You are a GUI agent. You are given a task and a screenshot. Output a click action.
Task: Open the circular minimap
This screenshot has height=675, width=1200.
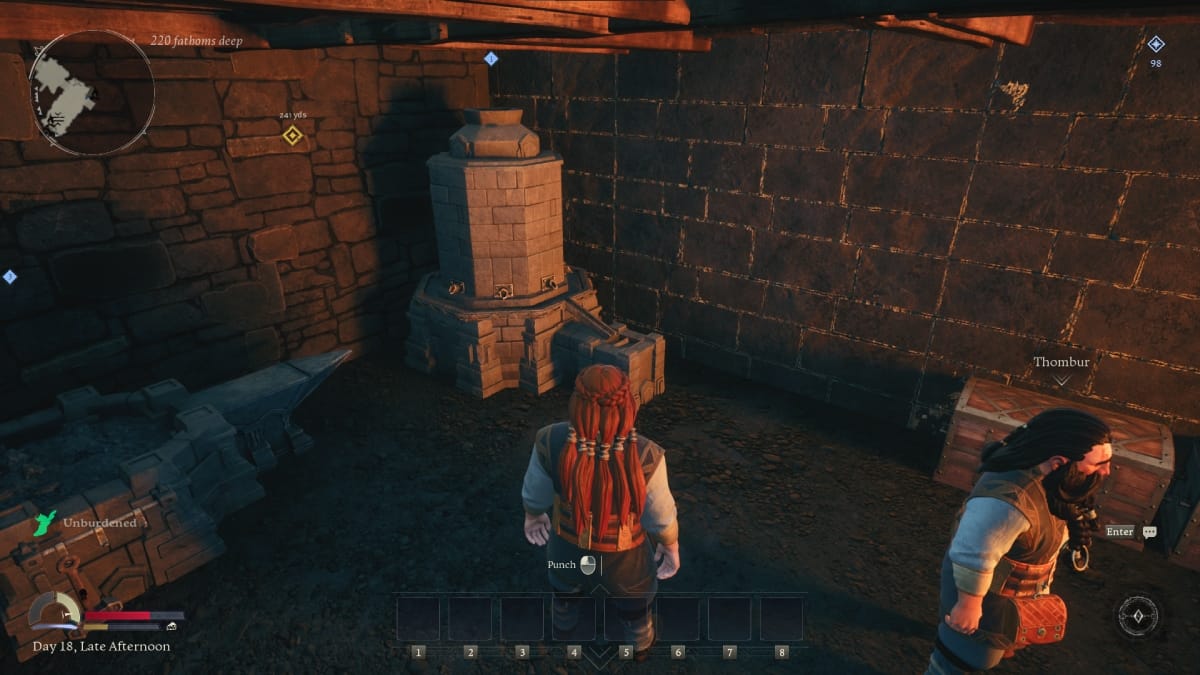[91, 92]
